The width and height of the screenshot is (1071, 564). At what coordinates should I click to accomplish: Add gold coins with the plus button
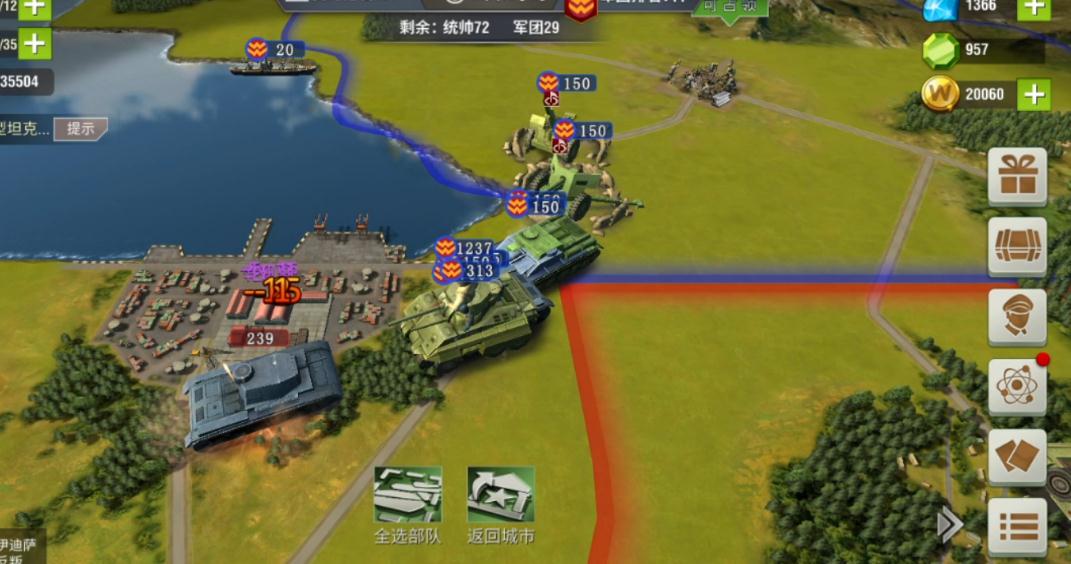pos(1033,95)
